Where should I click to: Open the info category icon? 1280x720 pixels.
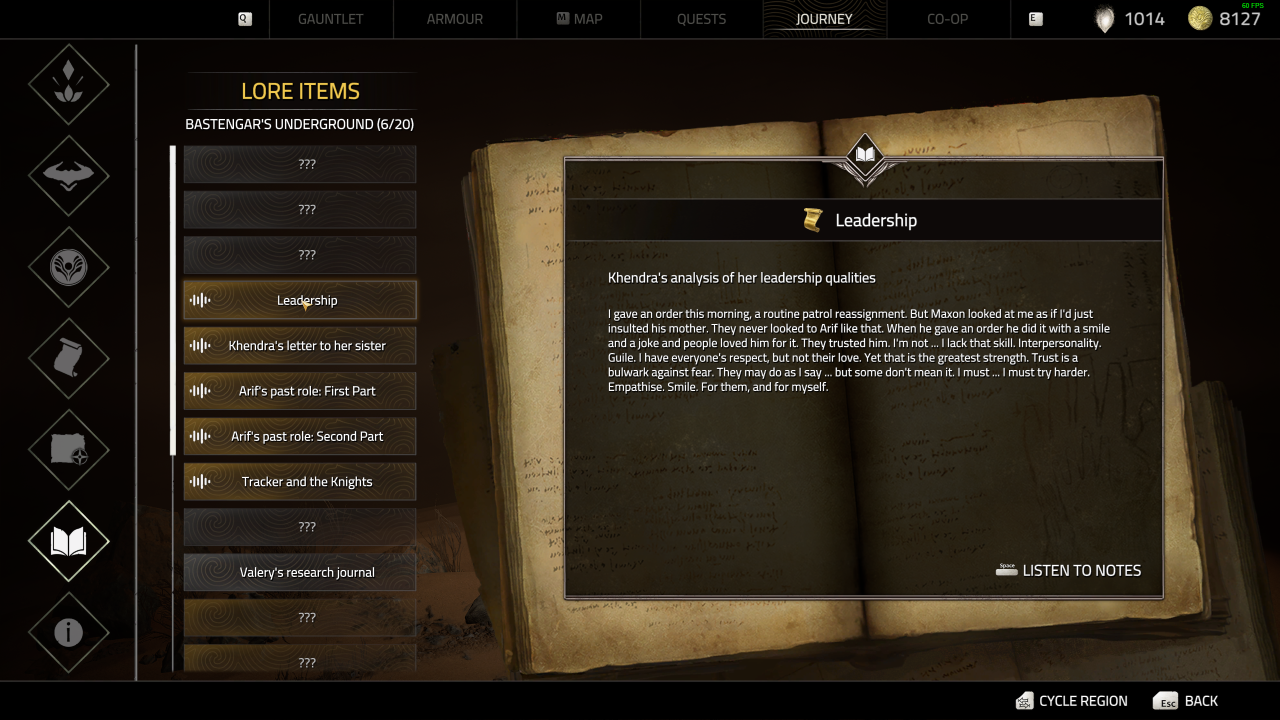69,632
